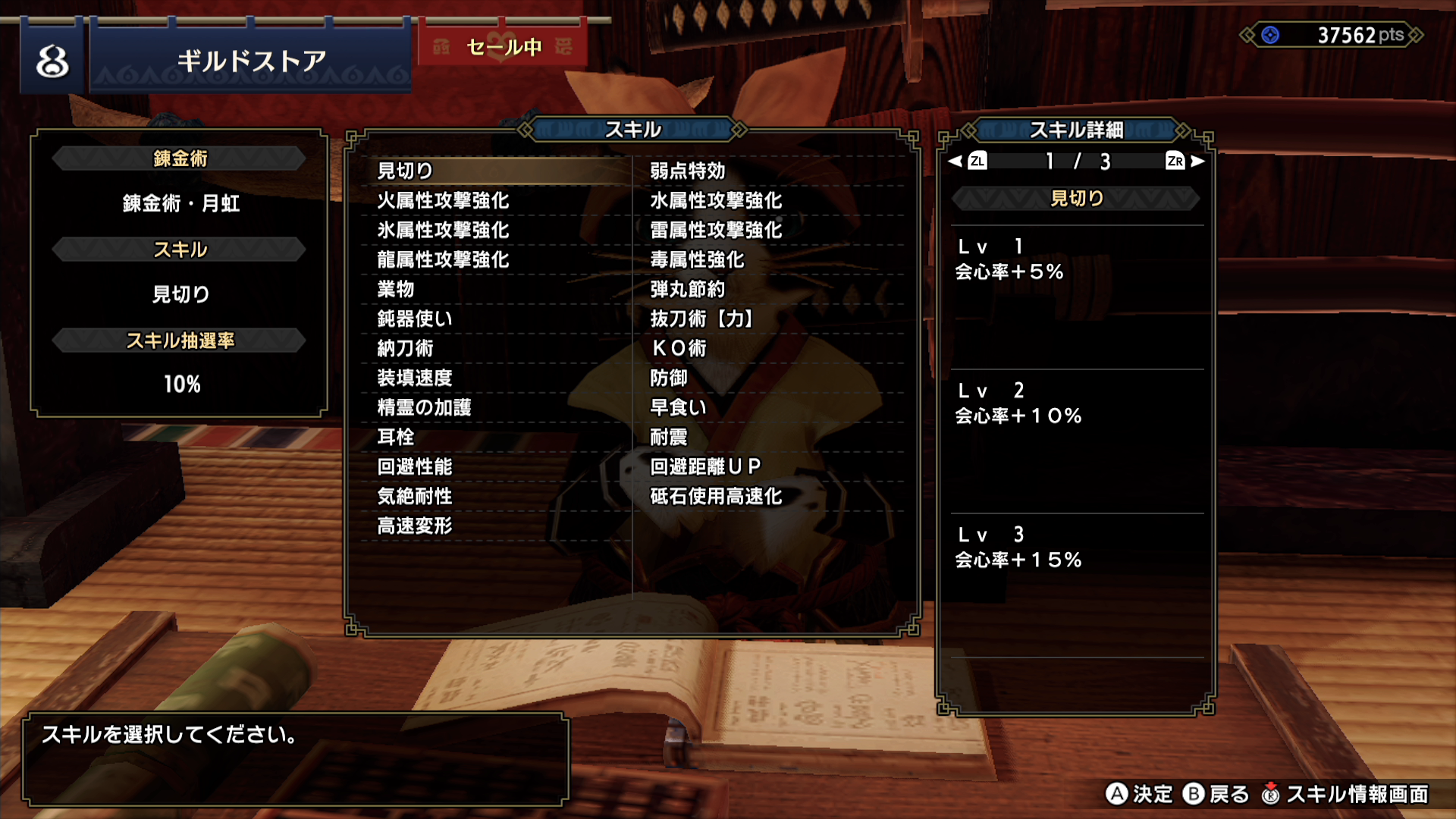Select 雷属性攻撃強化 skill row
Viewport: 1456px width, 819px height.
(715, 230)
